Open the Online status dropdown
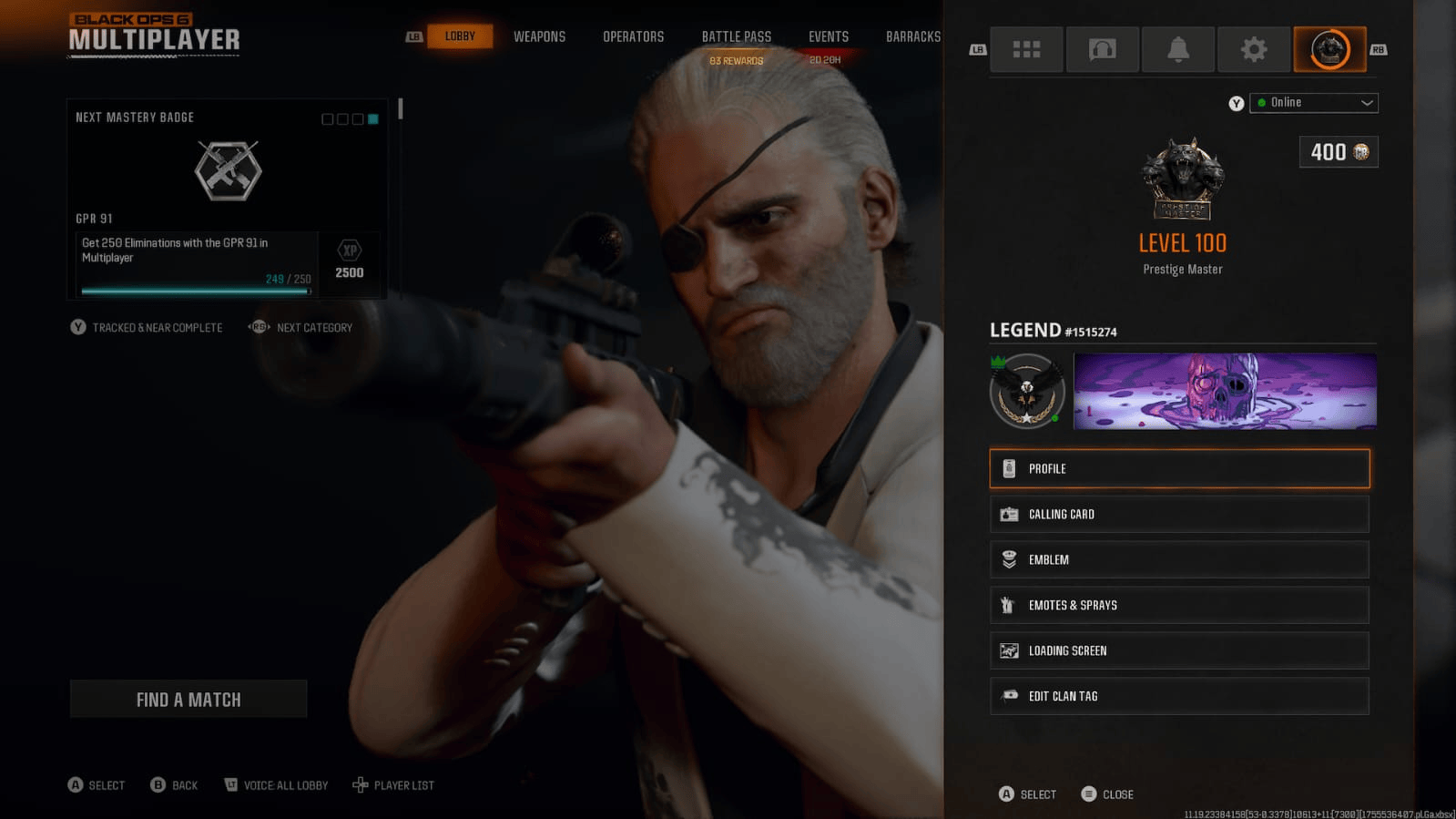The width and height of the screenshot is (1456, 819). pyautogui.click(x=1314, y=102)
